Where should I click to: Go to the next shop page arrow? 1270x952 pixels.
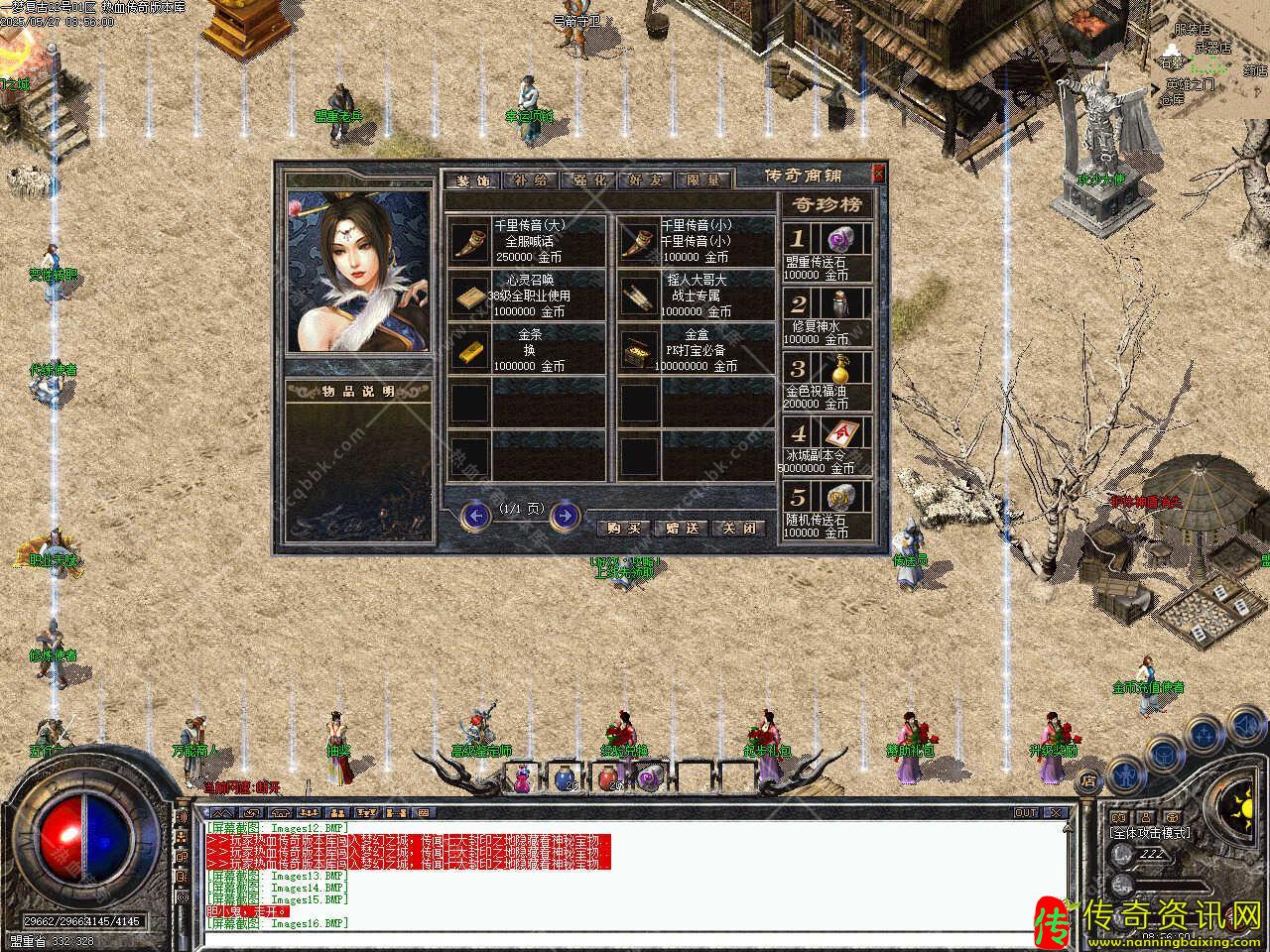(x=565, y=515)
